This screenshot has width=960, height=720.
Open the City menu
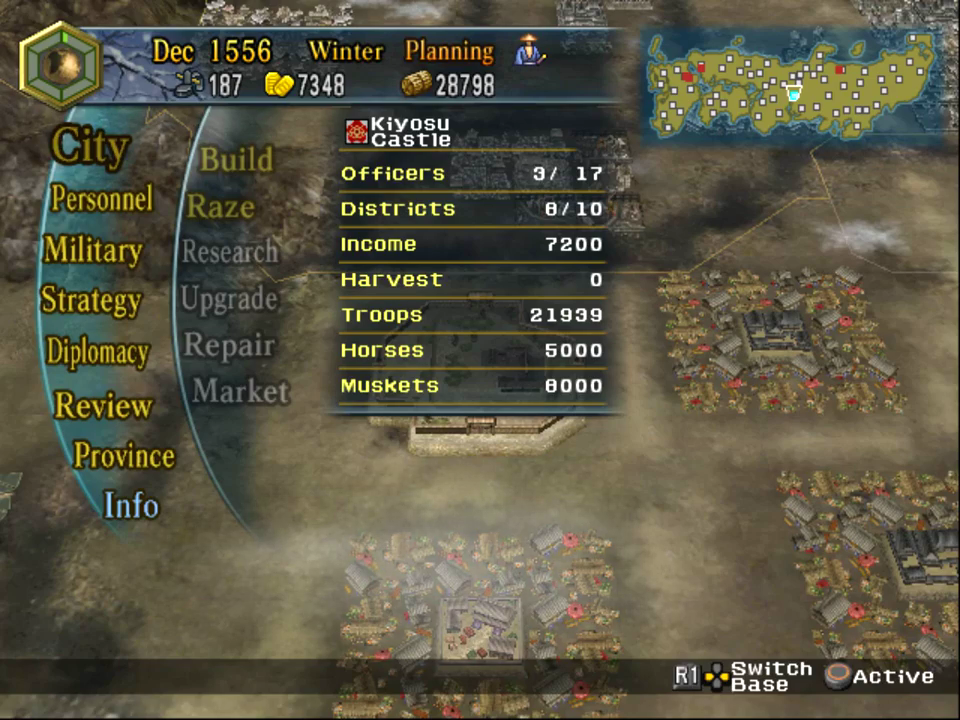(90, 147)
